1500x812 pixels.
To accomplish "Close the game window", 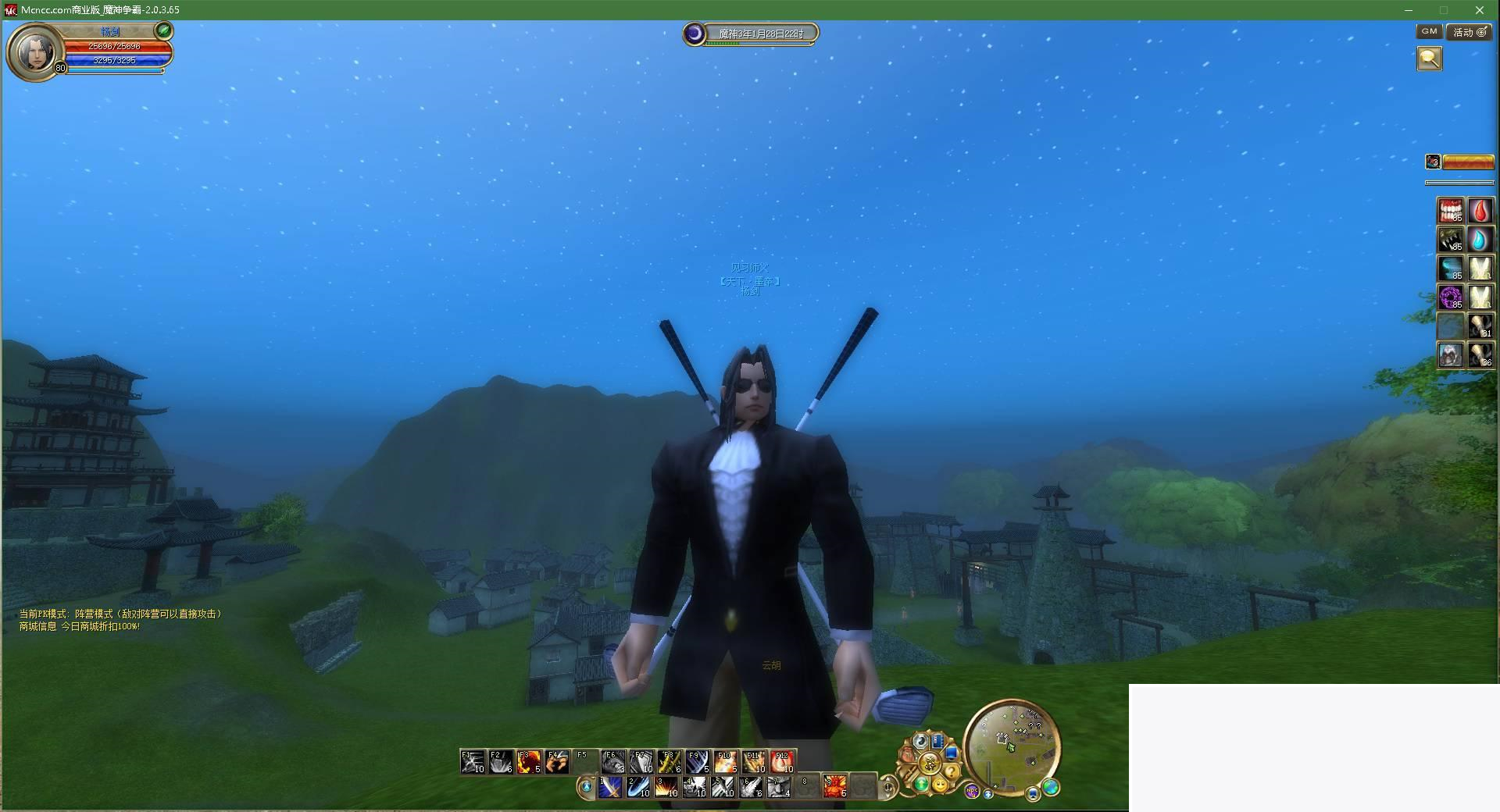I will pyautogui.click(x=1479, y=10).
